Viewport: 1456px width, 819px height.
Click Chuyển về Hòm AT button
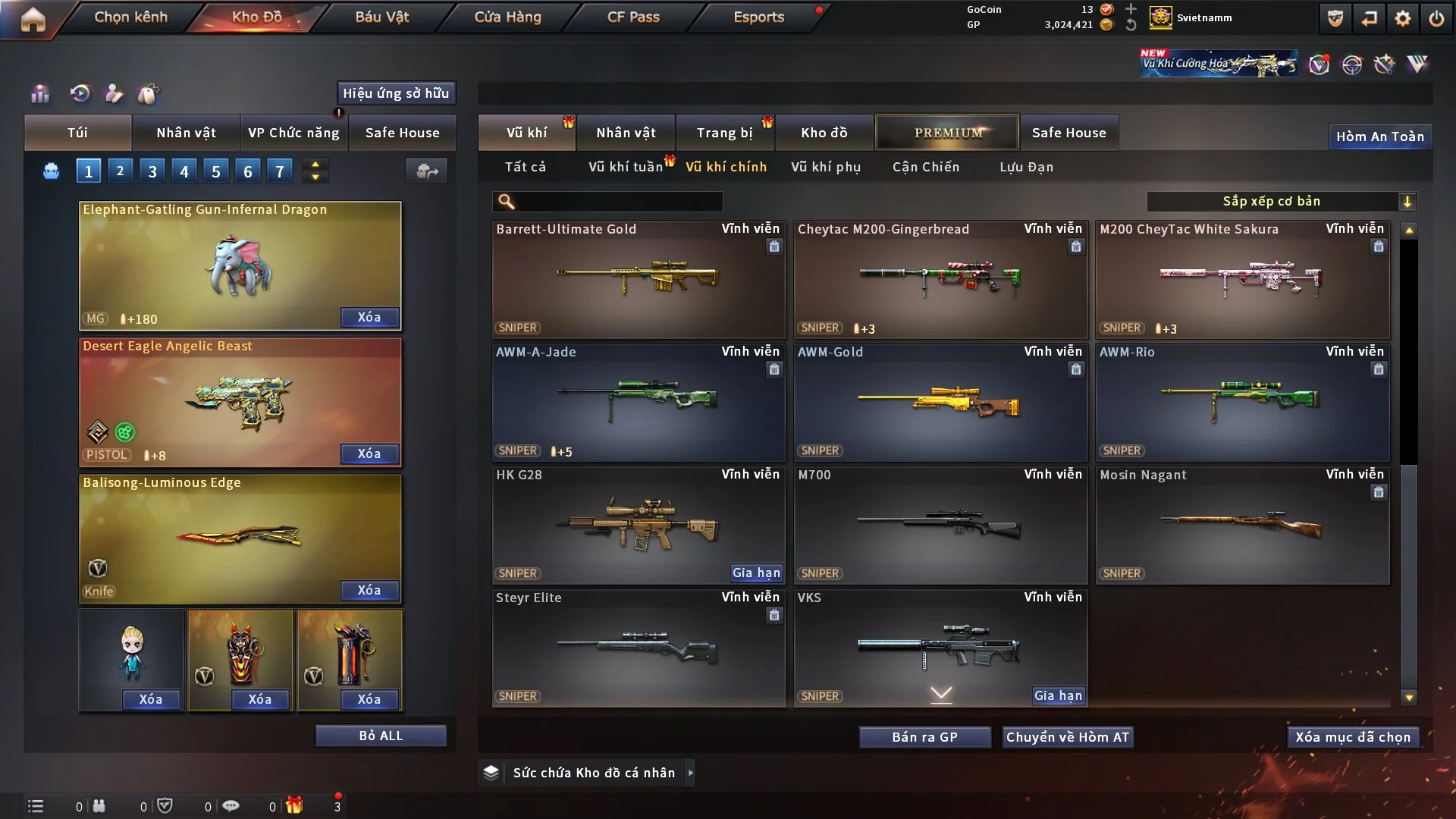point(1068,737)
